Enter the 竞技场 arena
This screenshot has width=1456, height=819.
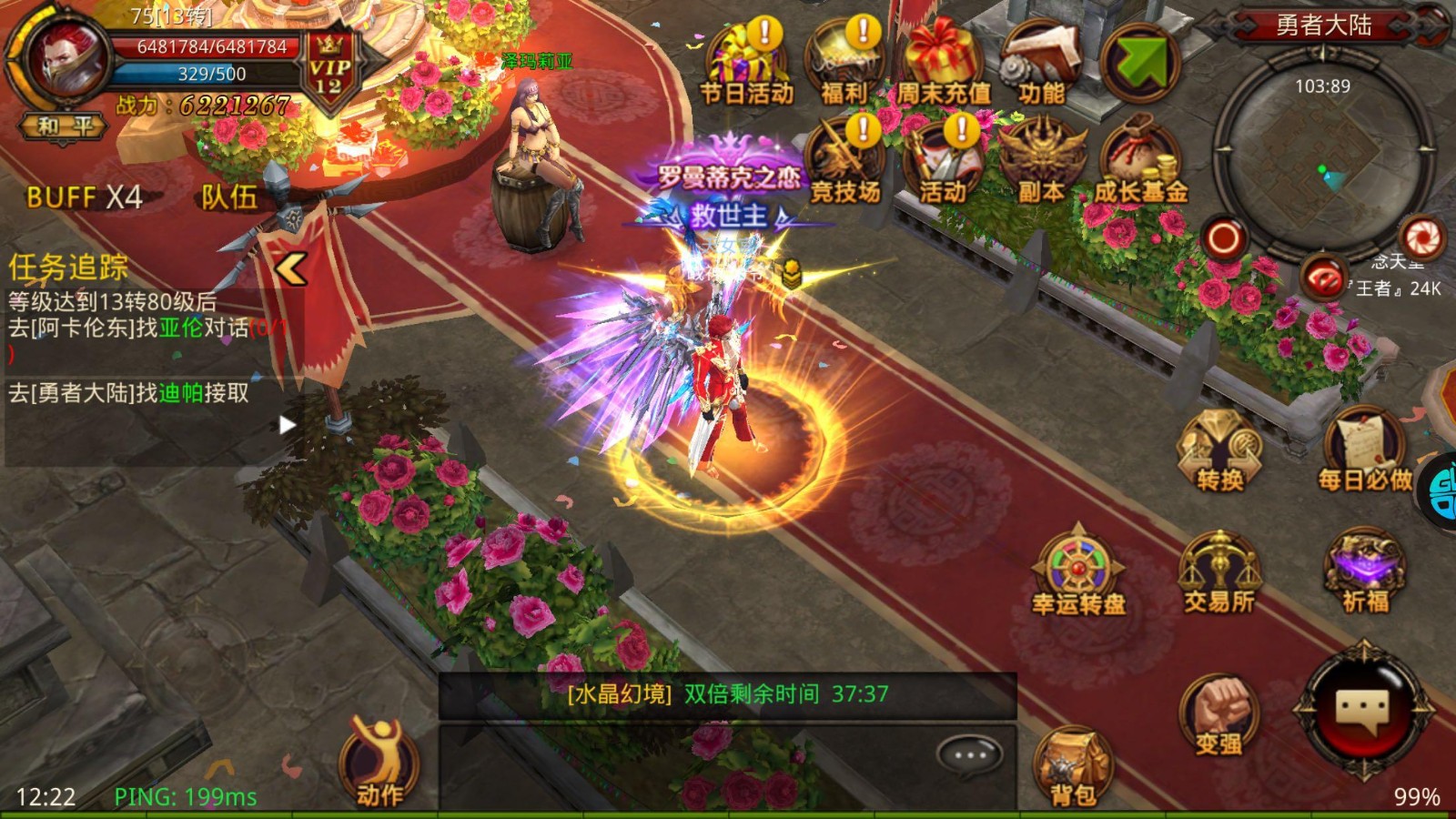click(844, 164)
